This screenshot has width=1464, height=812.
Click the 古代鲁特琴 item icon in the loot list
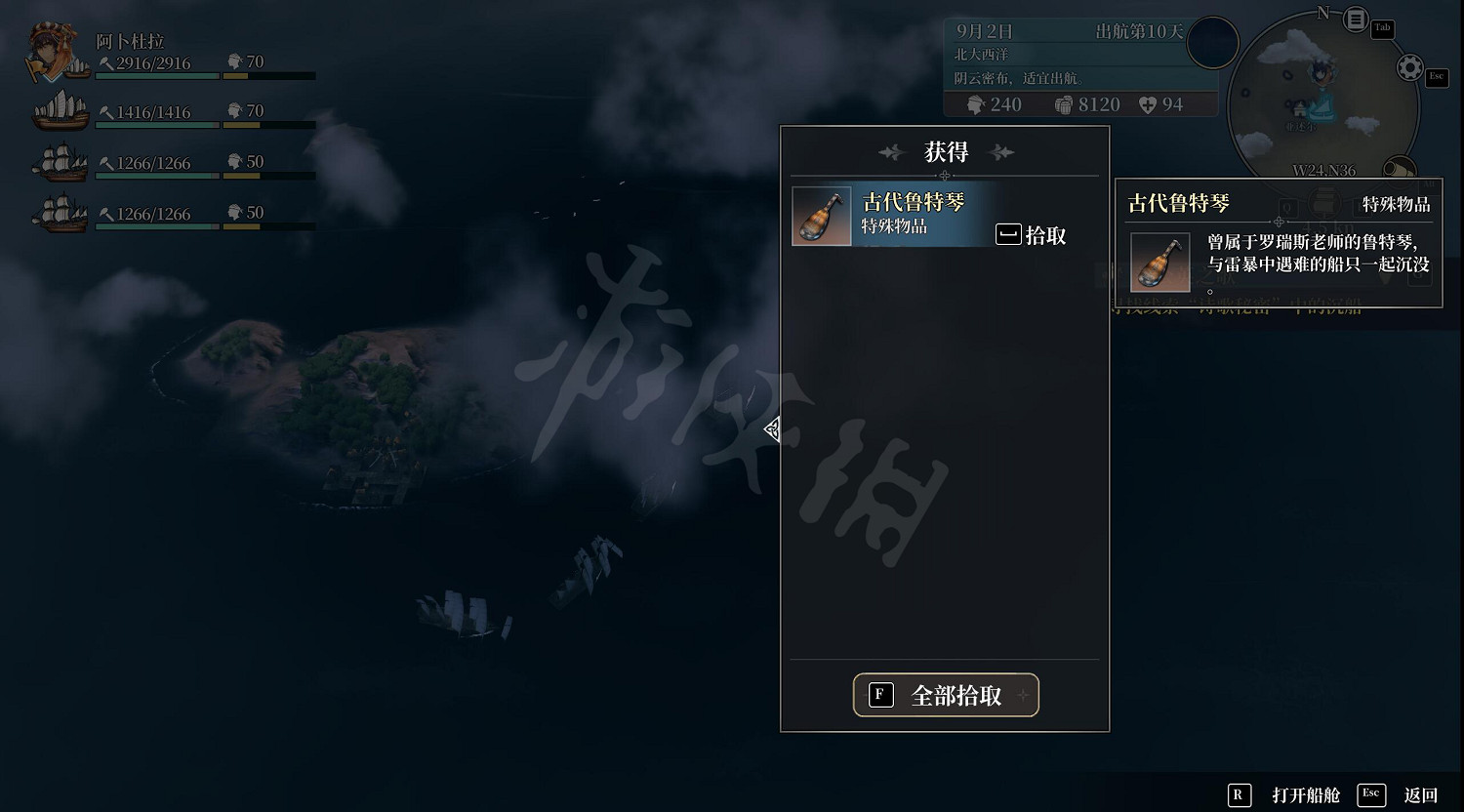point(821,216)
